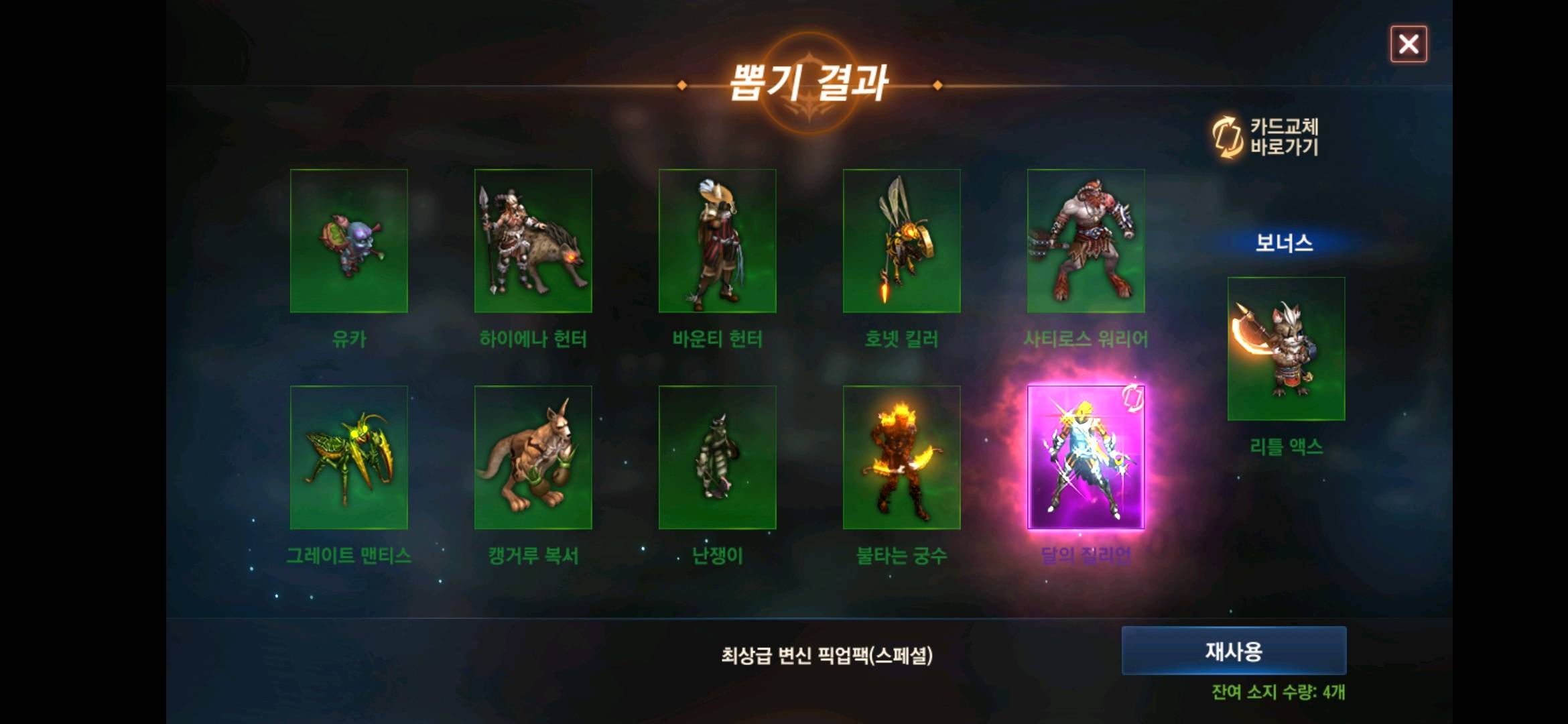Open the 불타는 궁수 card
This screenshot has height=724, width=1568.
point(901,456)
